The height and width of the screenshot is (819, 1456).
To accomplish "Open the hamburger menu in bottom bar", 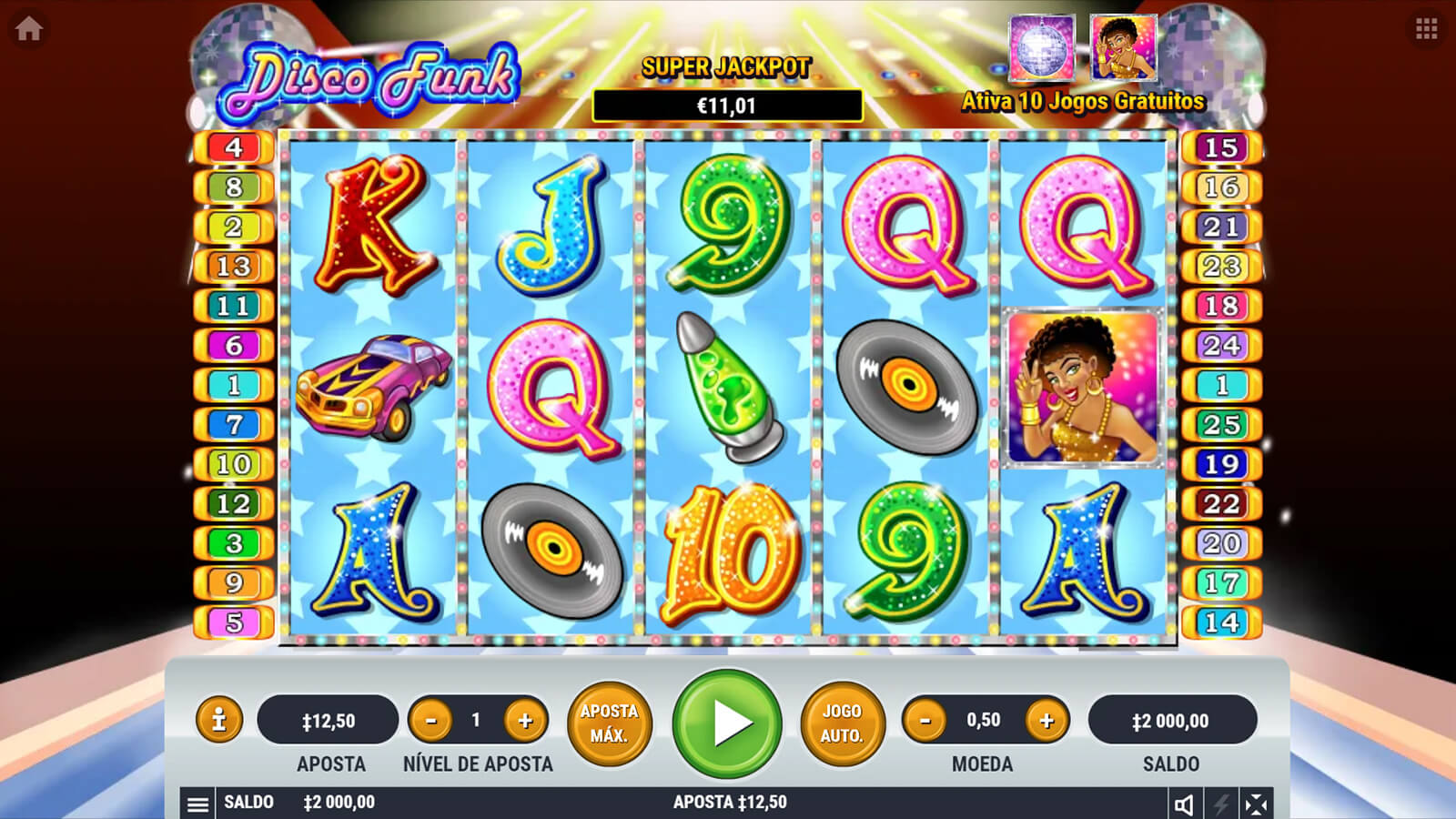I will pos(197,804).
